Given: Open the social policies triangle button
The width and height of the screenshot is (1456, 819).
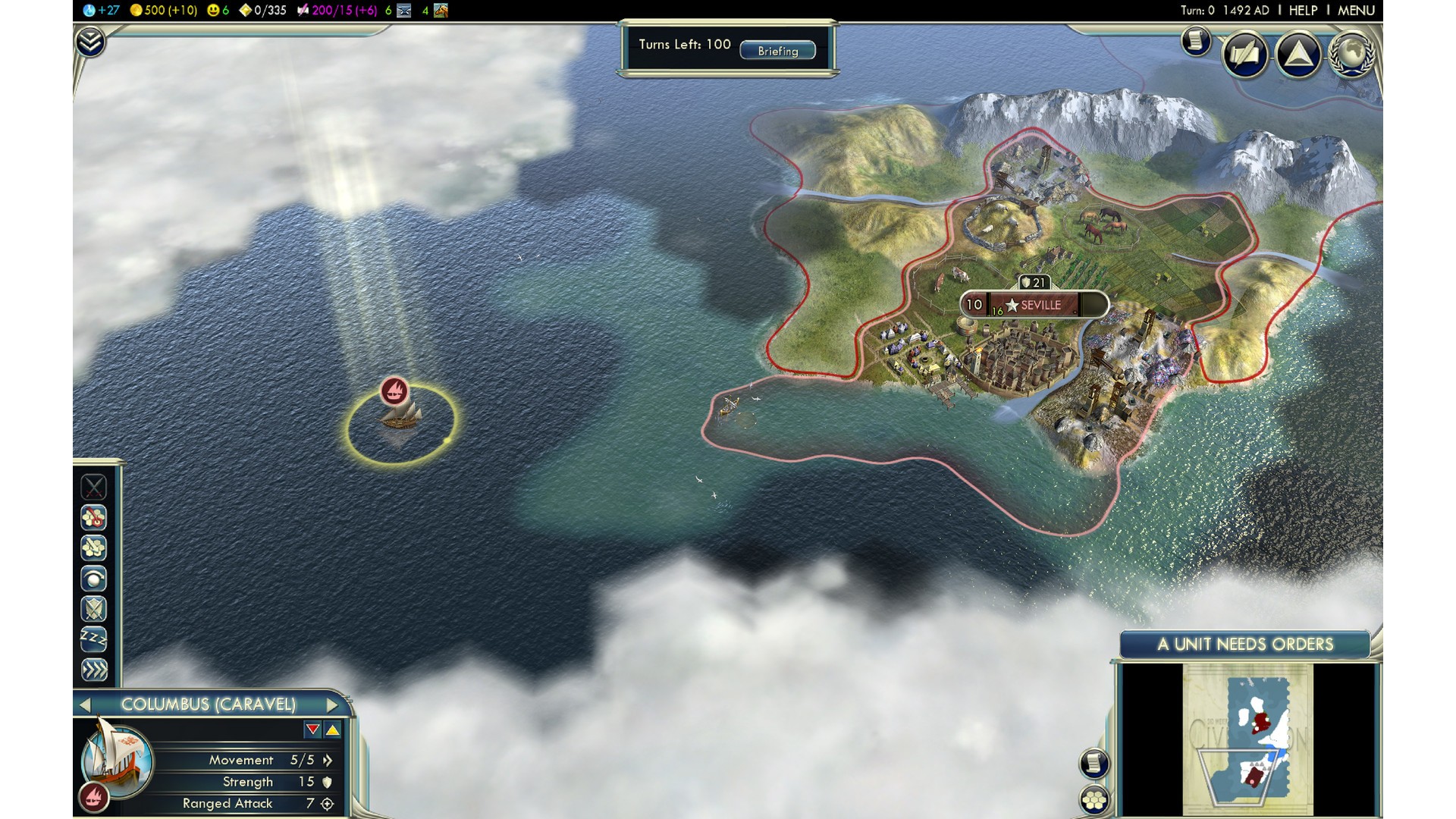Looking at the screenshot, I should 1298,55.
